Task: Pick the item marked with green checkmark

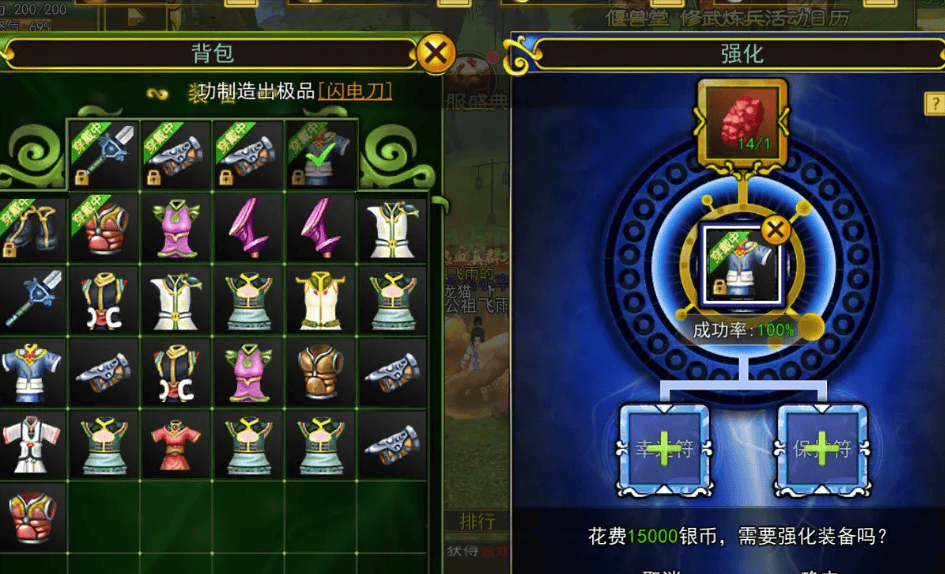Action: coord(321,156)
